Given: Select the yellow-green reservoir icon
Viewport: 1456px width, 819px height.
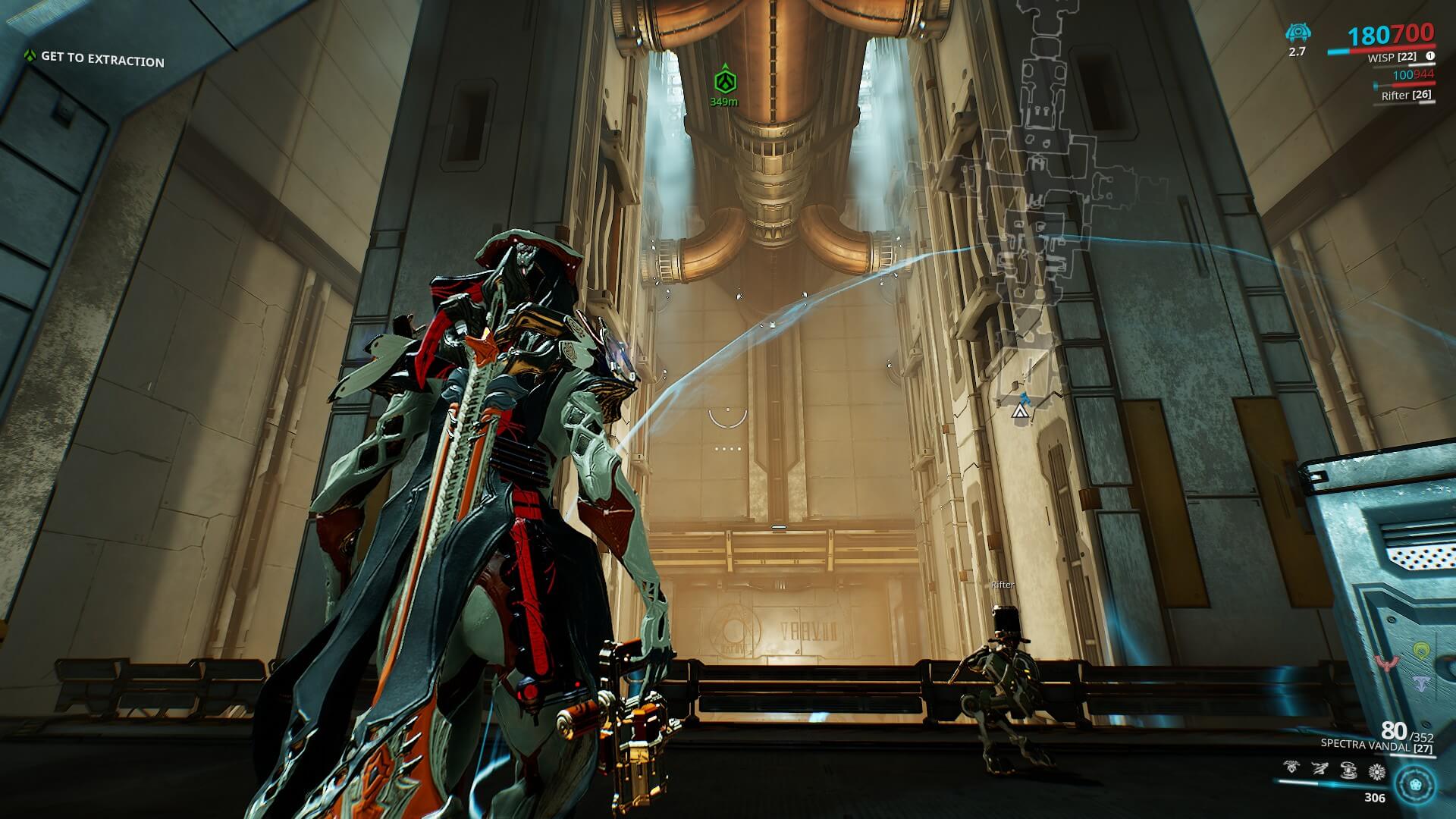Looking at the screenshot, I should click(1421, 651).
